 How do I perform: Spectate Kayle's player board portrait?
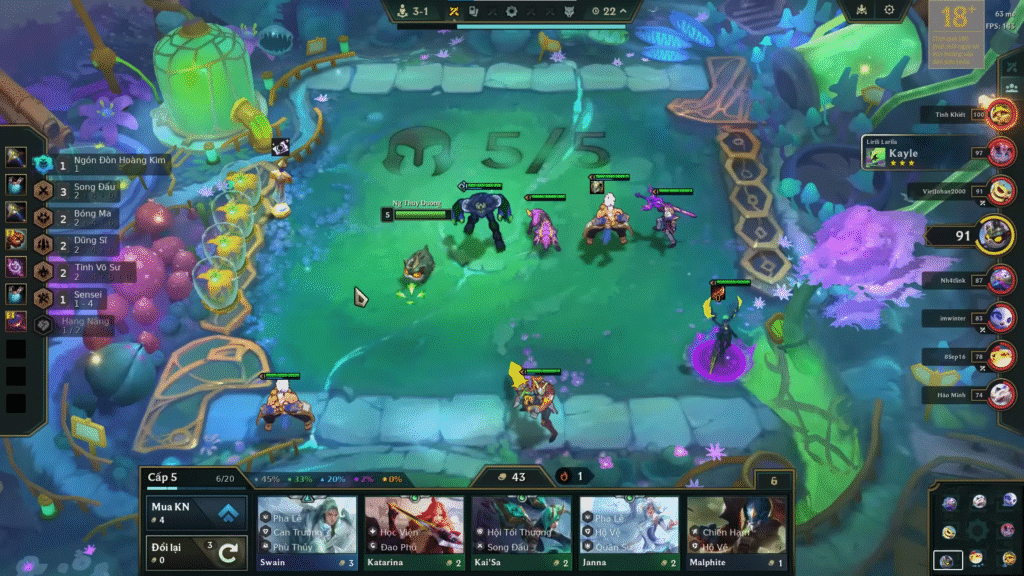(1001, 153)
